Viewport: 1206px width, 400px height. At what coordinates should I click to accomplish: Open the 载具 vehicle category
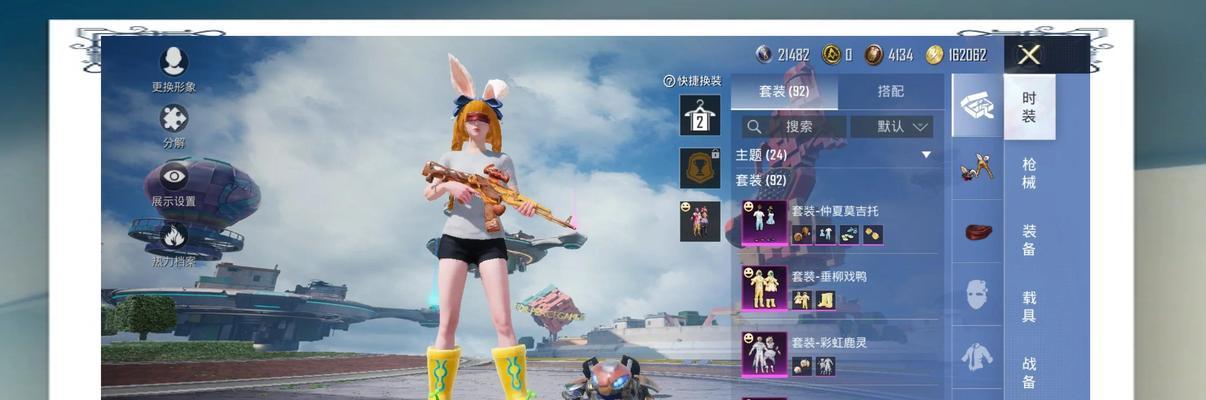pyautogui.click(x=1029, y=306)
